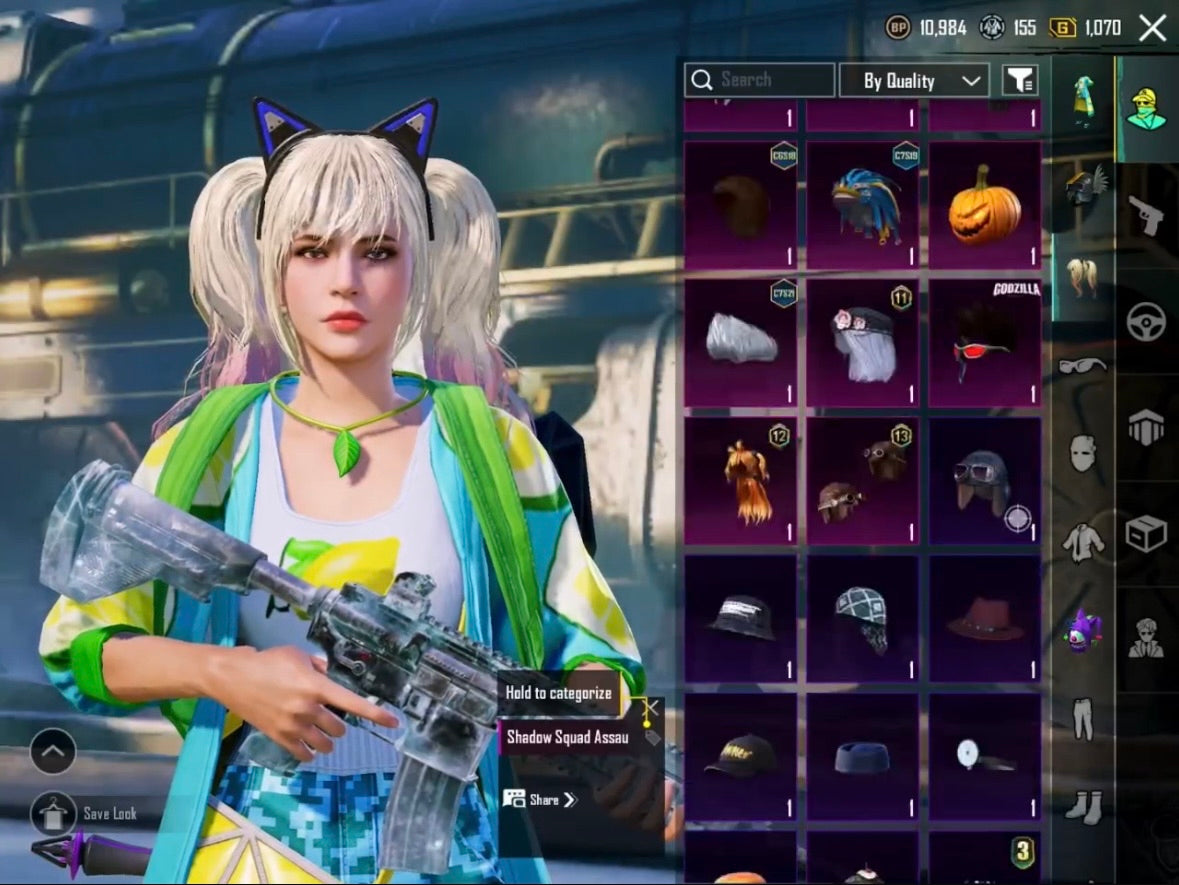This screenshot has width=1179, height=885.
Task: Switch to the sunglasses category tab
Action: [x=1083, y=366]
